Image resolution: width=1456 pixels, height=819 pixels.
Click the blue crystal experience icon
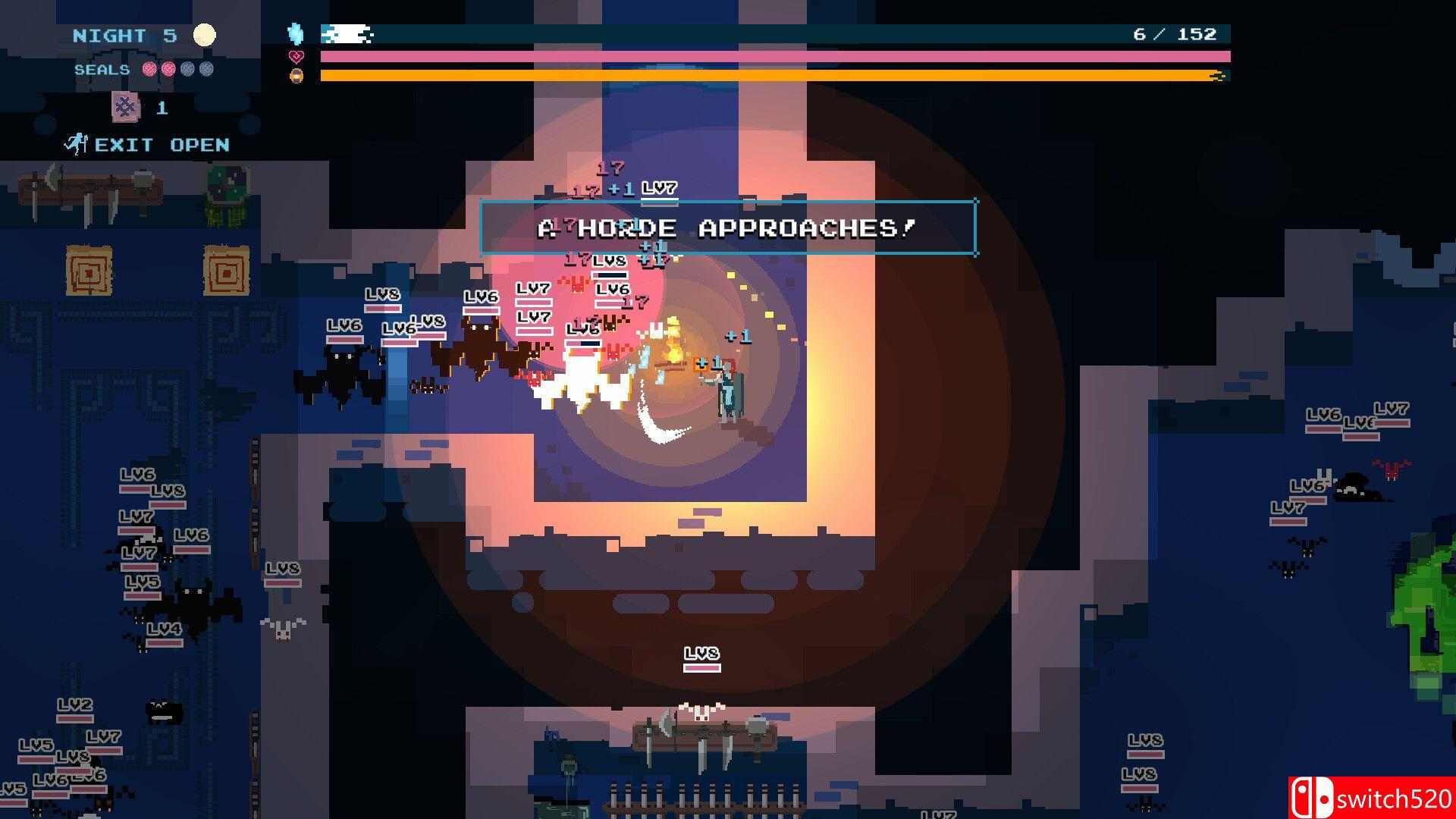click(296, 34)
